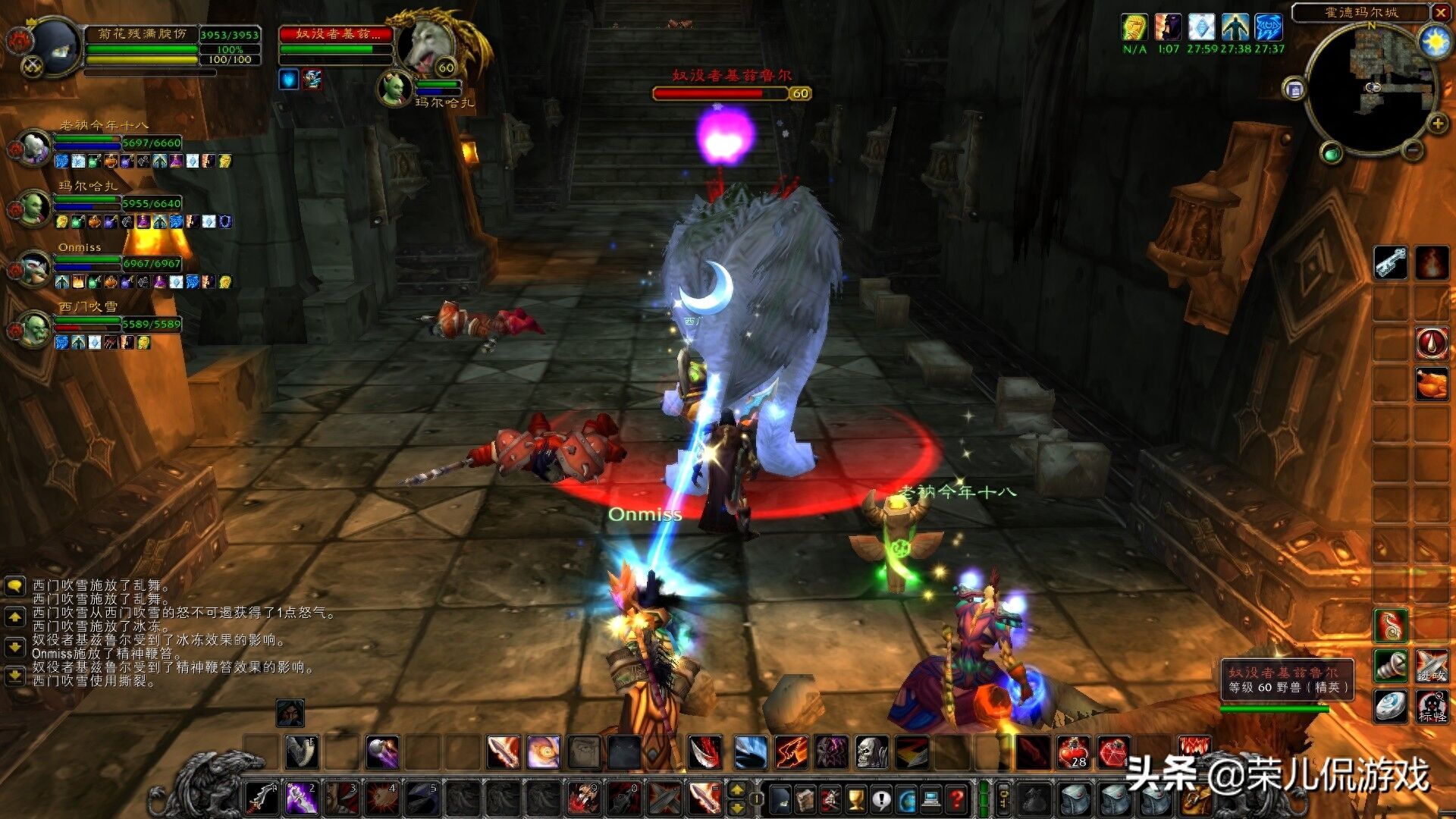Open the spellbook micro button

click(805, 799)
